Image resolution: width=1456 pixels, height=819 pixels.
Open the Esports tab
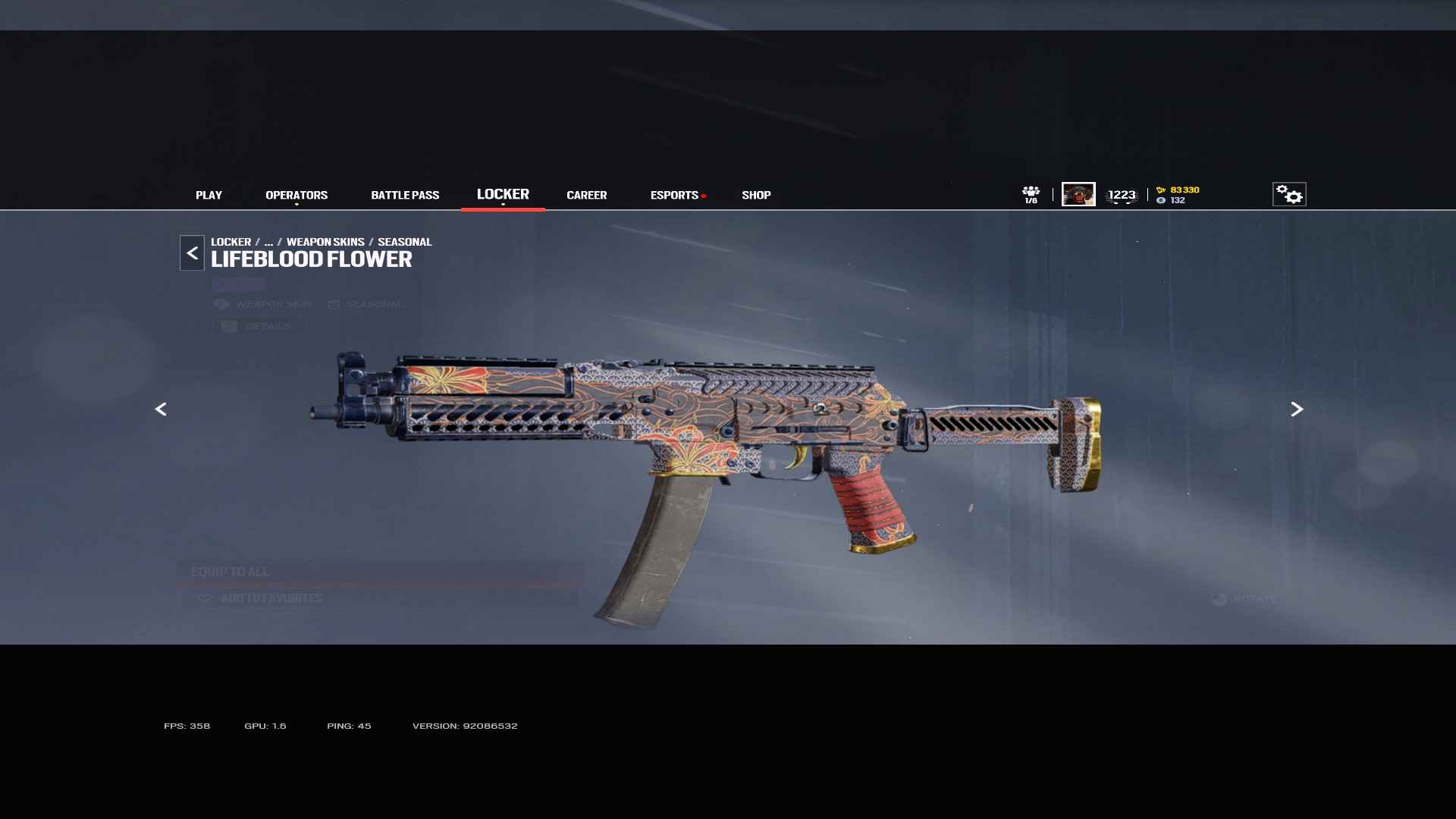click(x=674, y=195)
